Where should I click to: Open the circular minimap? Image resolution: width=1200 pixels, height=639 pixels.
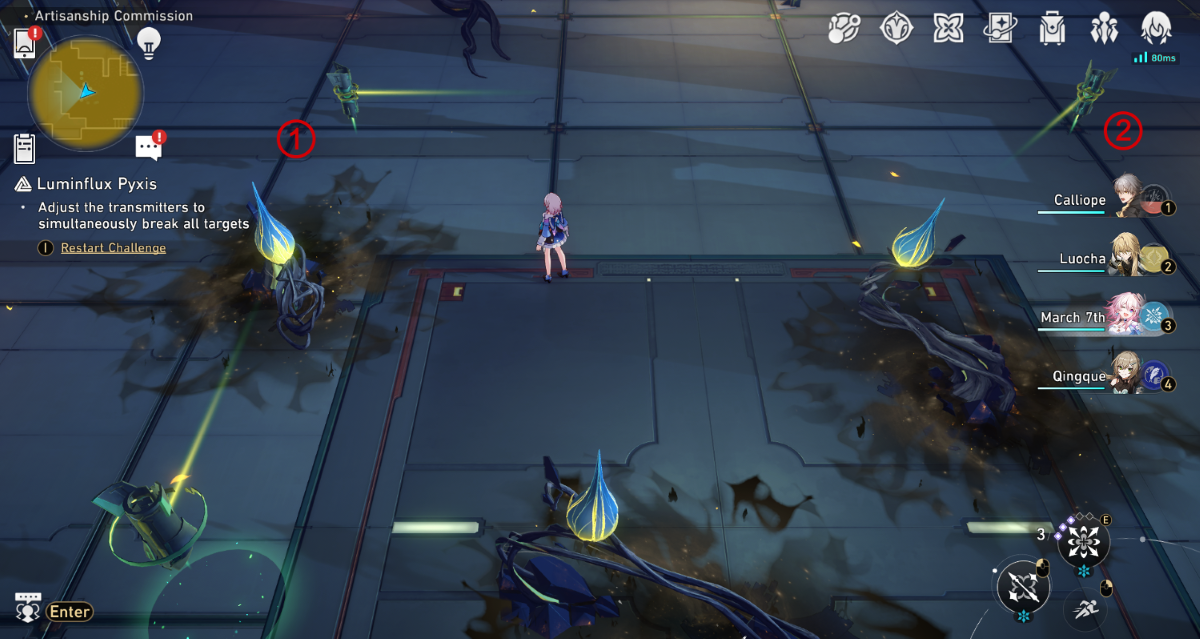tap(86, 93)
